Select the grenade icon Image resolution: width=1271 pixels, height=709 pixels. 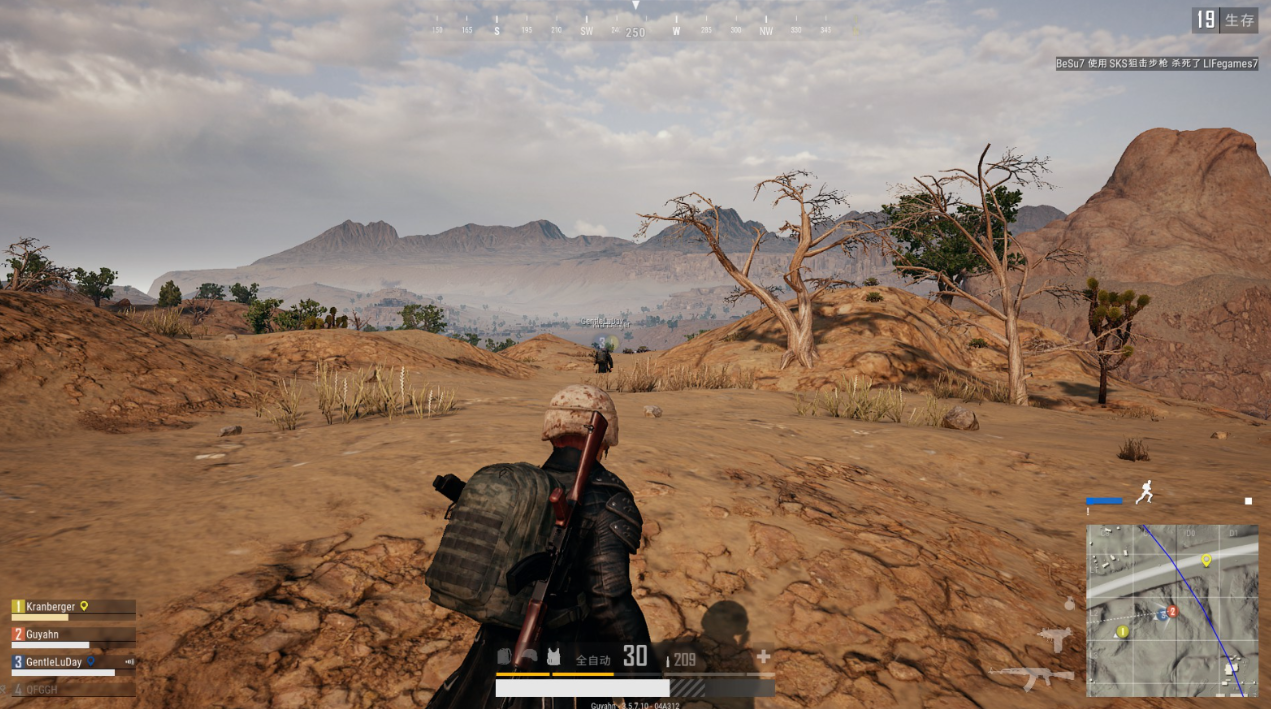(1070, 604)
